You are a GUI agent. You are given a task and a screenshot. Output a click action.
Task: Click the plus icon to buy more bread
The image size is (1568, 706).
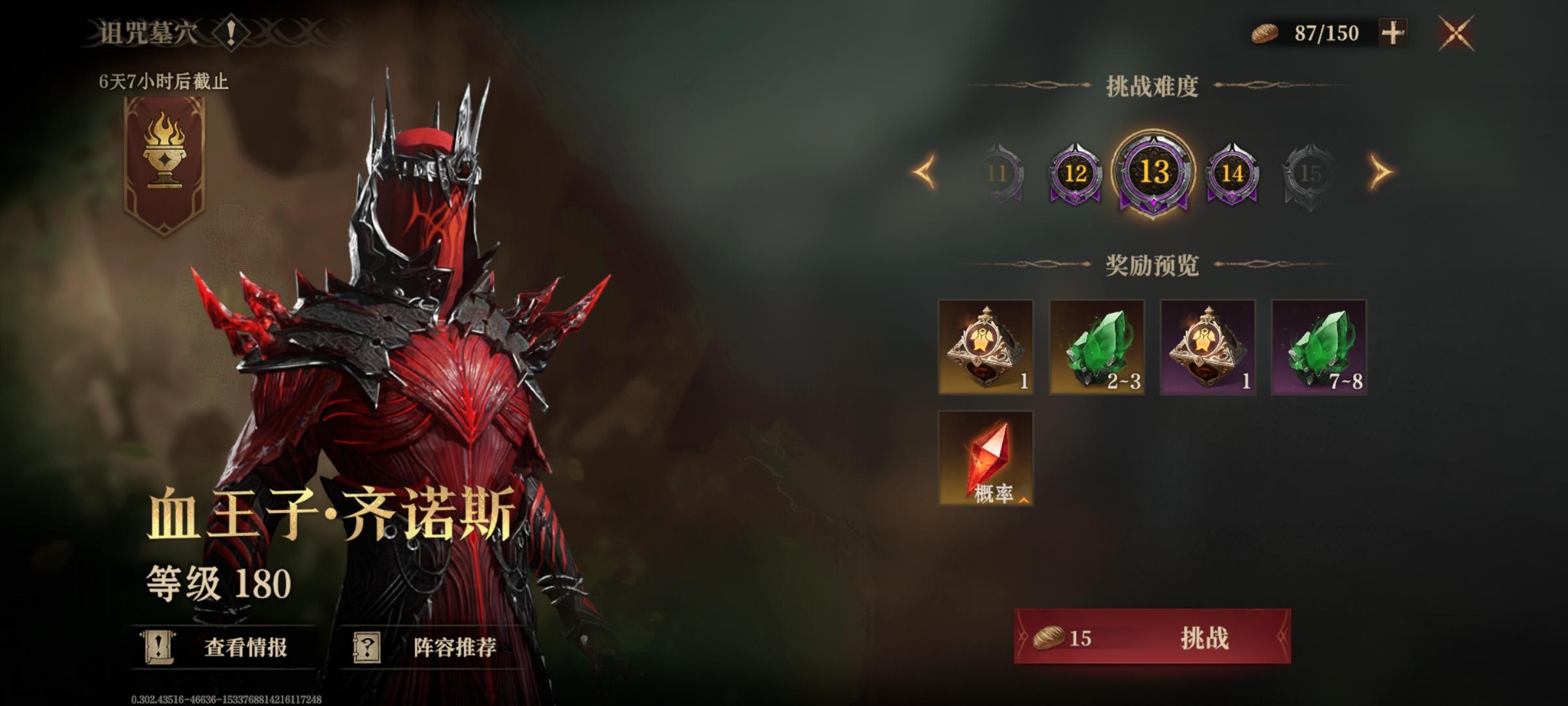[x=1392, y=31]
